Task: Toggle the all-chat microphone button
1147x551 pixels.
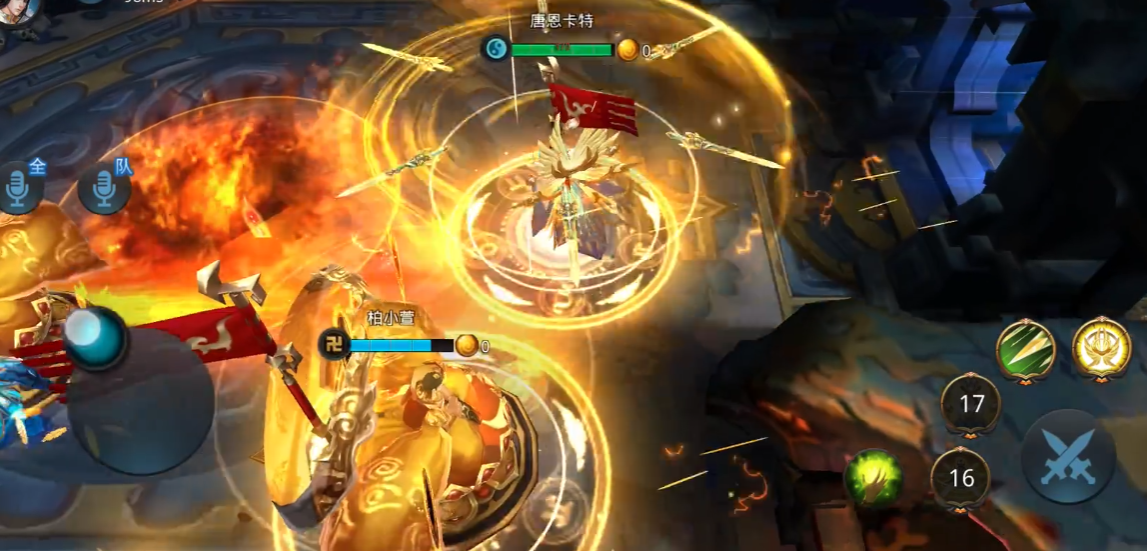Action: point(20,188)
